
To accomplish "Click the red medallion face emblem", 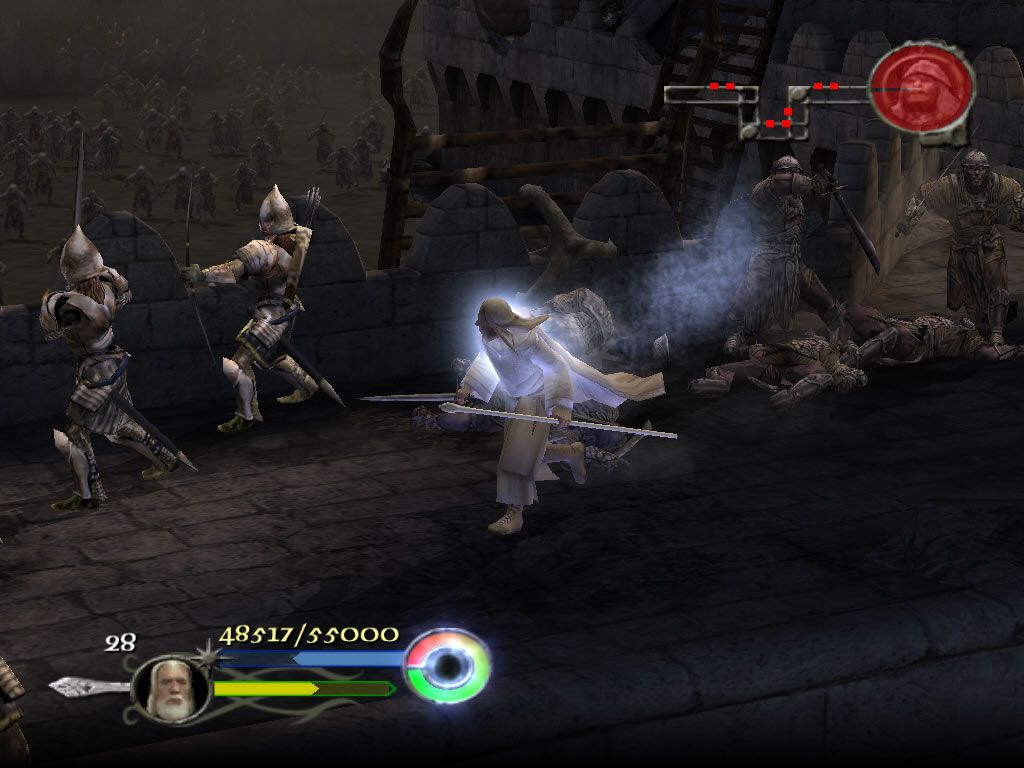I will click(921, 88).
